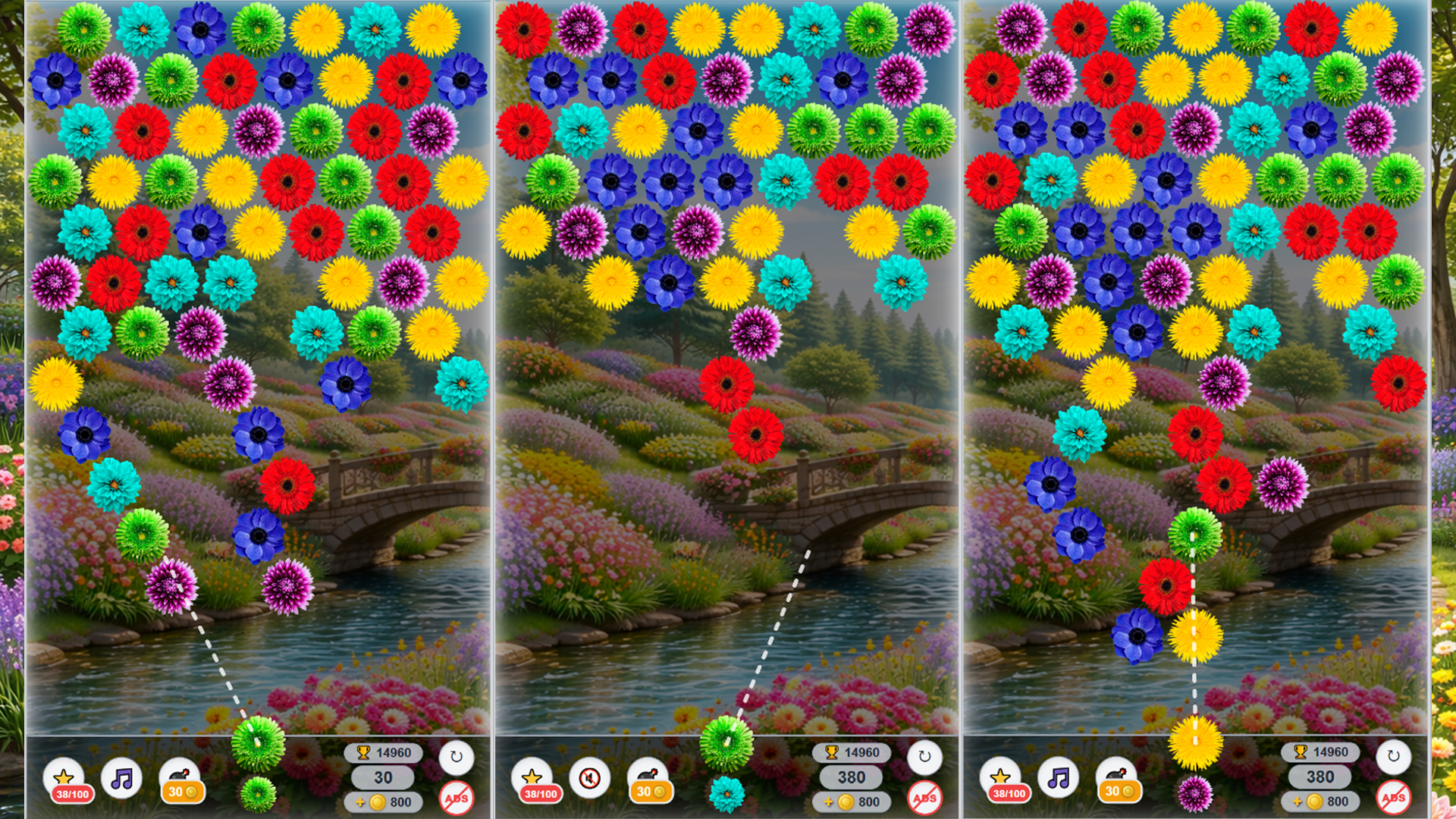Viewport: 1456px width, 819px height.
Task: Restart the level with the circular arrow
Action: (x=458, y=755)
